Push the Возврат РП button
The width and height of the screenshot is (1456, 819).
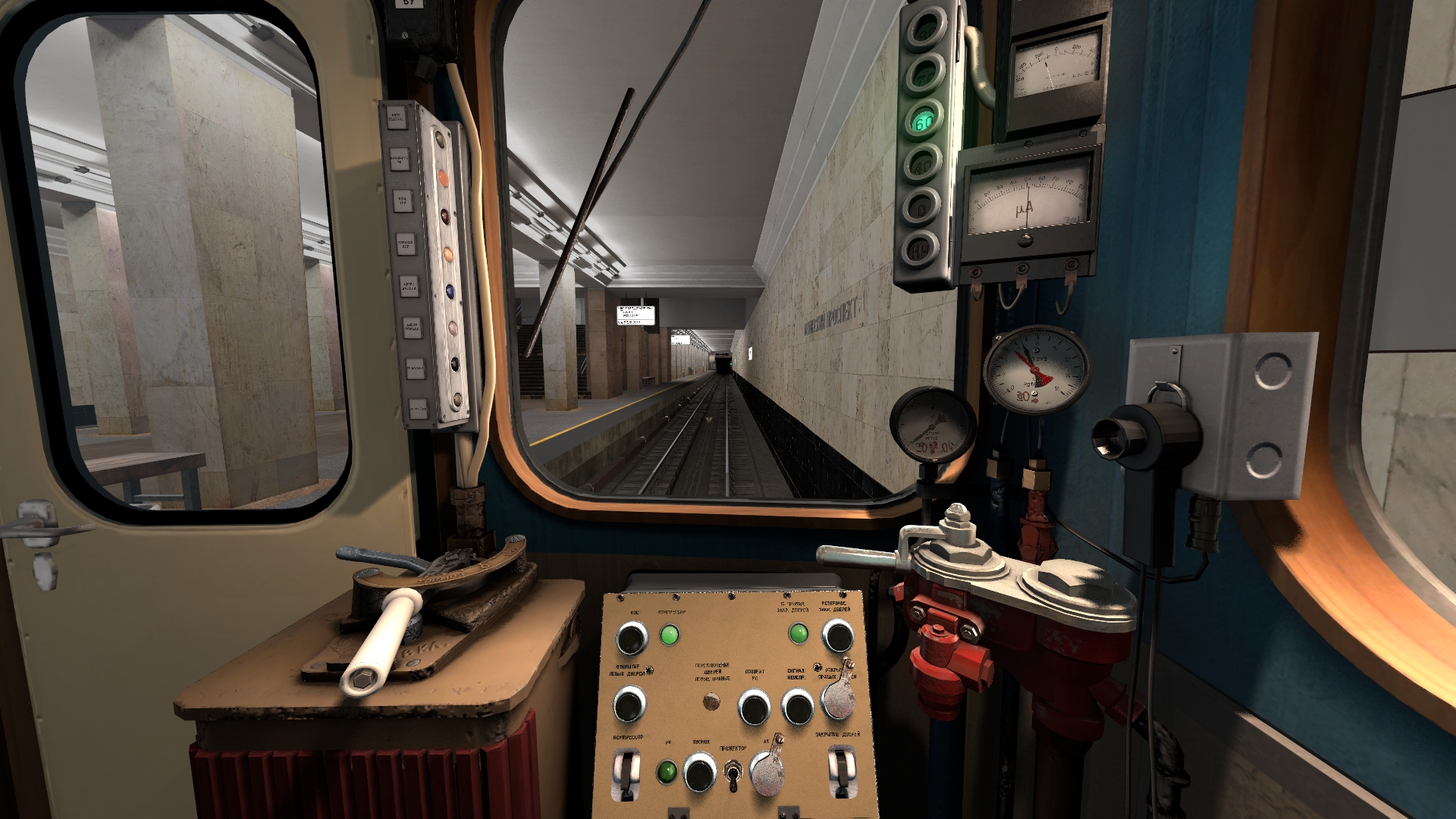tap(754, 708)
